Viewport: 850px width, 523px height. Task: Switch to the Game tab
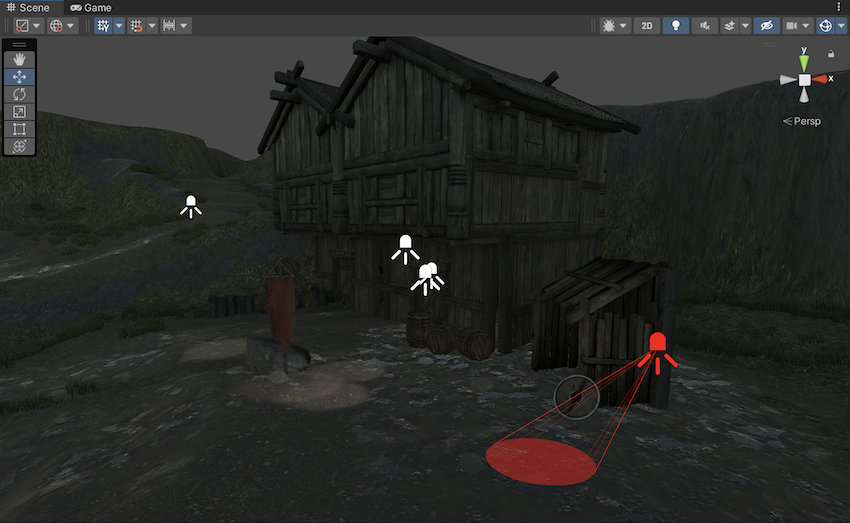pos(90,8)
